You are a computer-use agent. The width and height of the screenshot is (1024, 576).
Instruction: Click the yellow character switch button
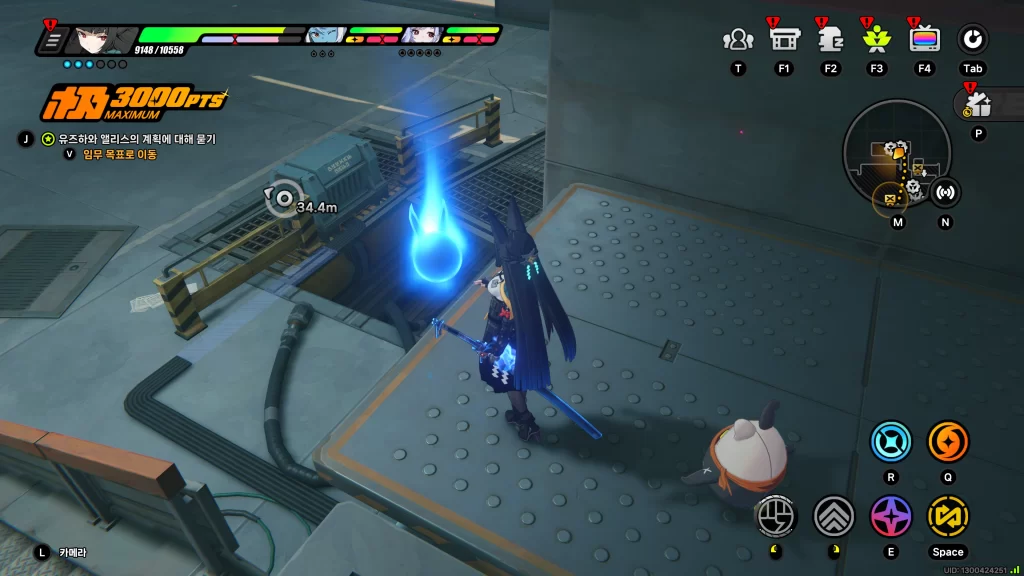tap(947, 515)
